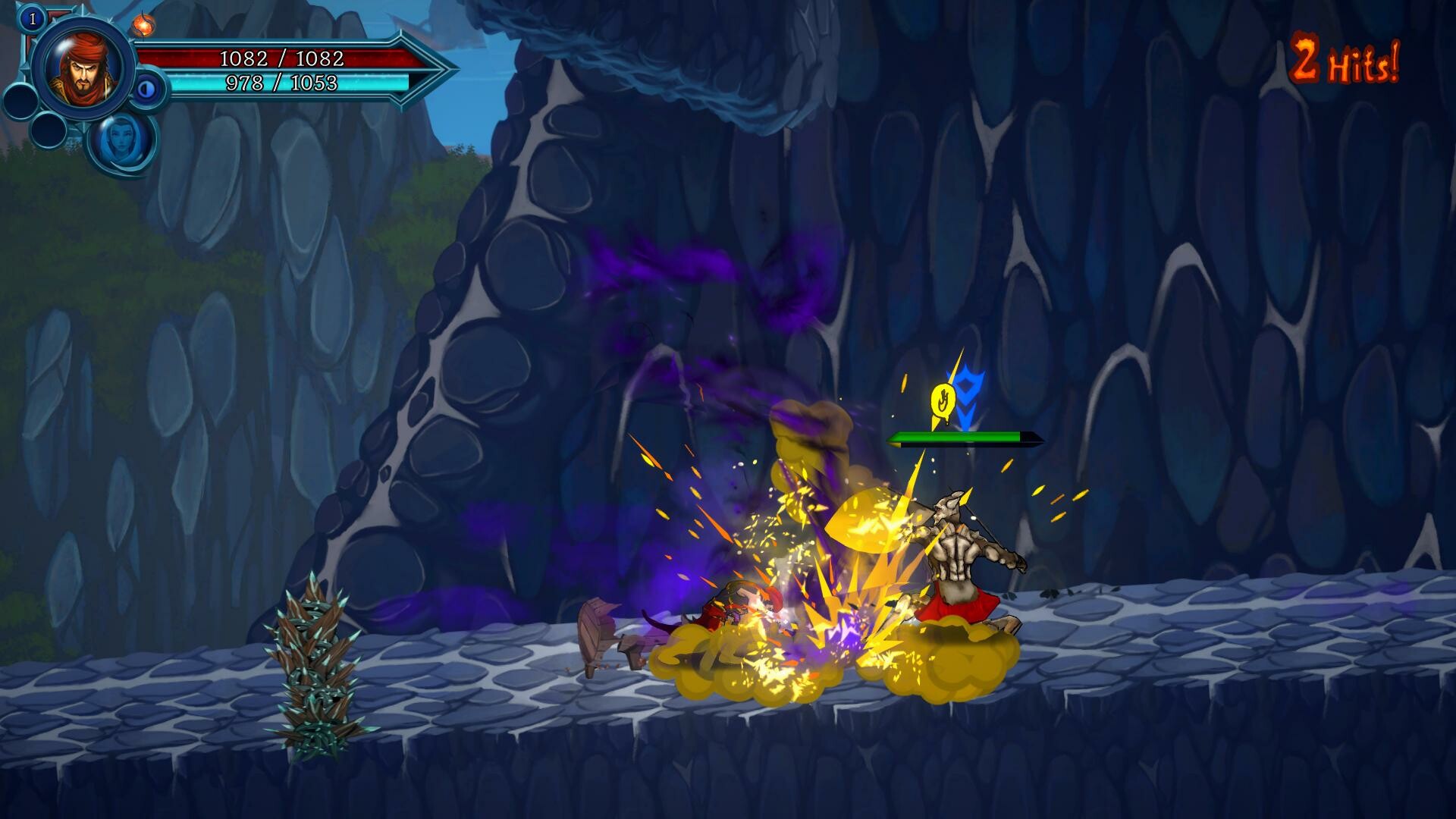This screenshot has height=819, width=1456.
Task: Click the green enemy health bar
Action: click(952, 438)
